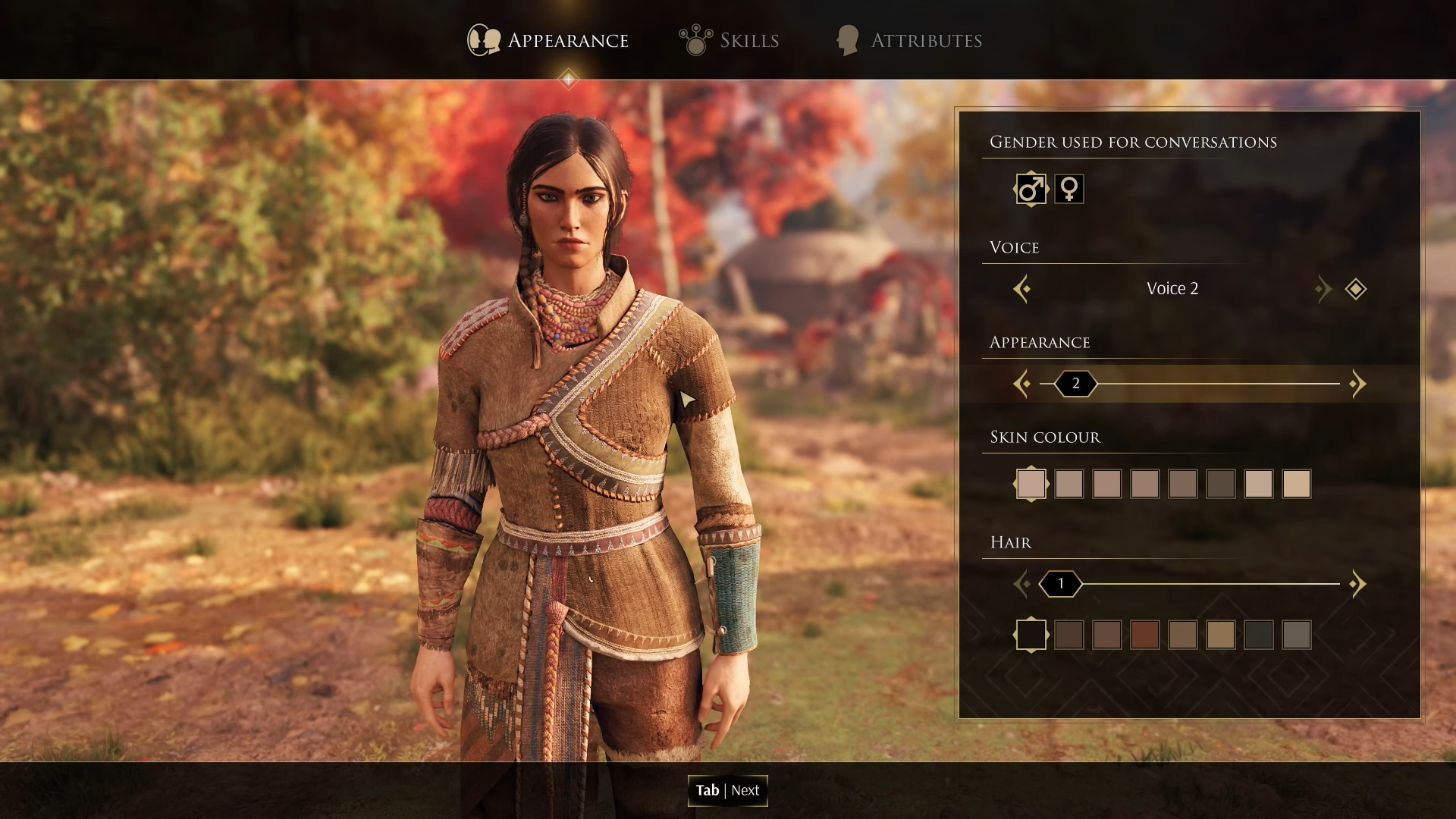Image resolution: width=1456 pixels, height=819 pixels.
Task: Select the previous voice option
Action: (x=1021, y=289)
